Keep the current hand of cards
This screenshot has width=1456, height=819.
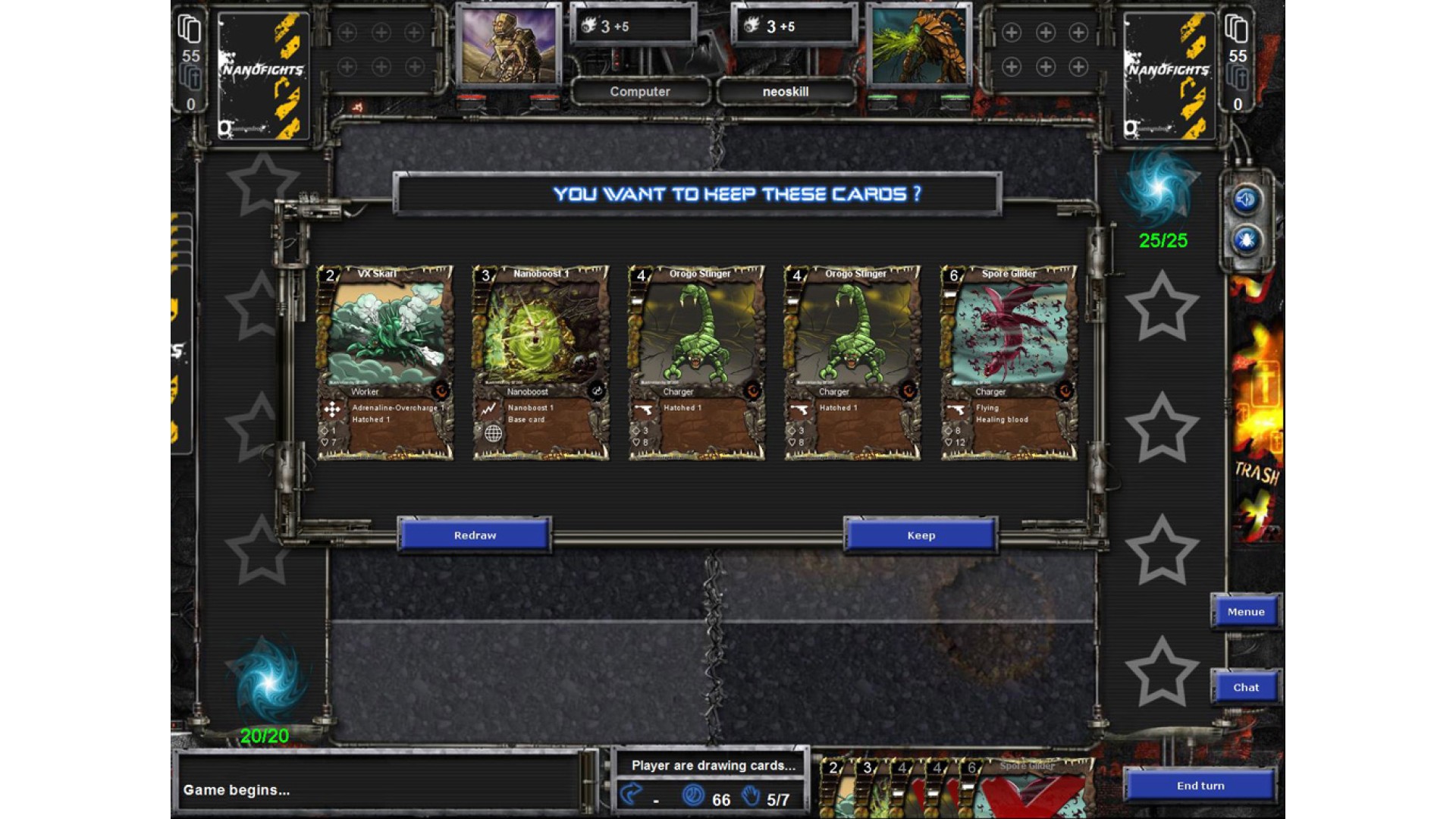click(x=921, y=535)
